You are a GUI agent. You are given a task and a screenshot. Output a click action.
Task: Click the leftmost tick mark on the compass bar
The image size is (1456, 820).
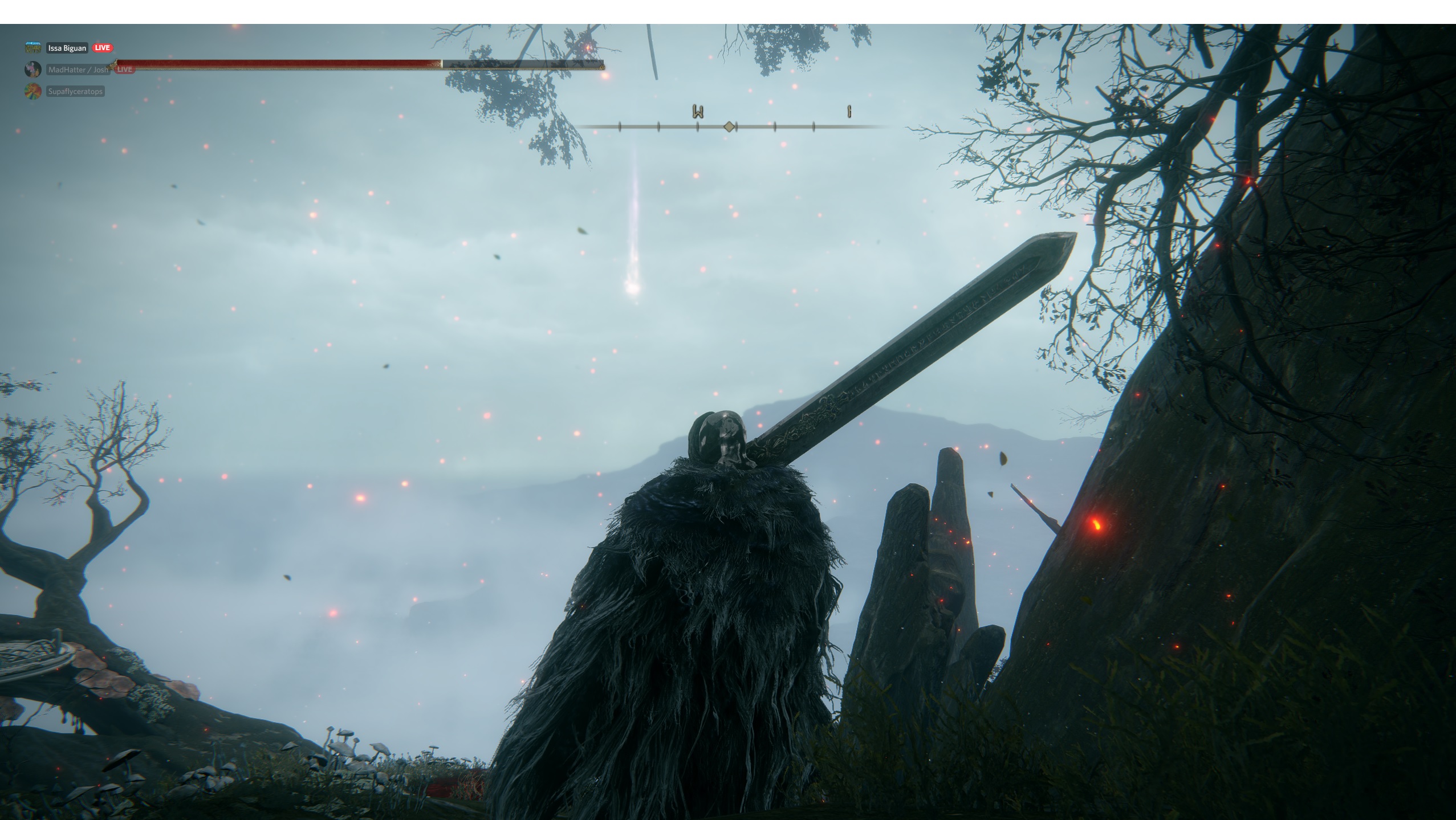tap(620, 127)
